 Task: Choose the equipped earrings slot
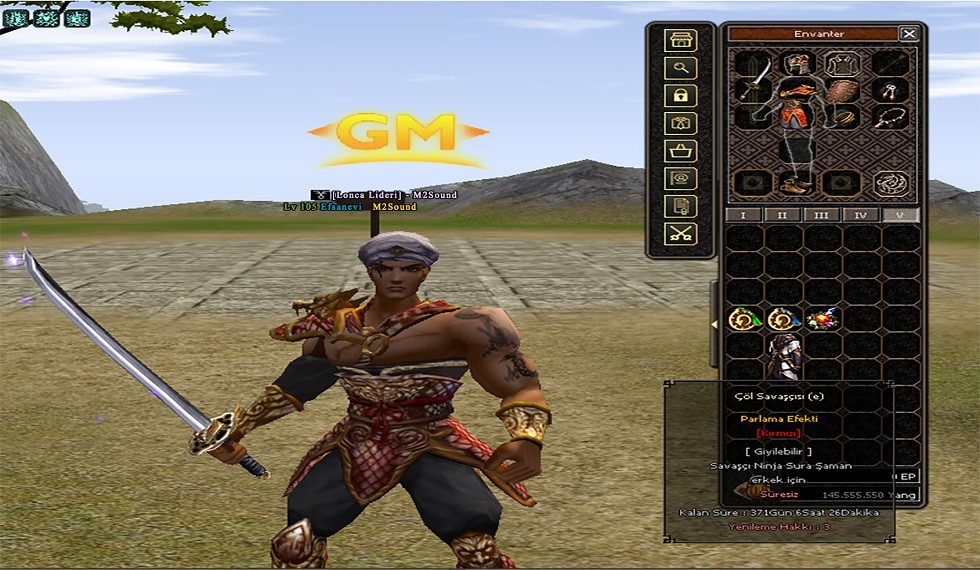point(888,91)
